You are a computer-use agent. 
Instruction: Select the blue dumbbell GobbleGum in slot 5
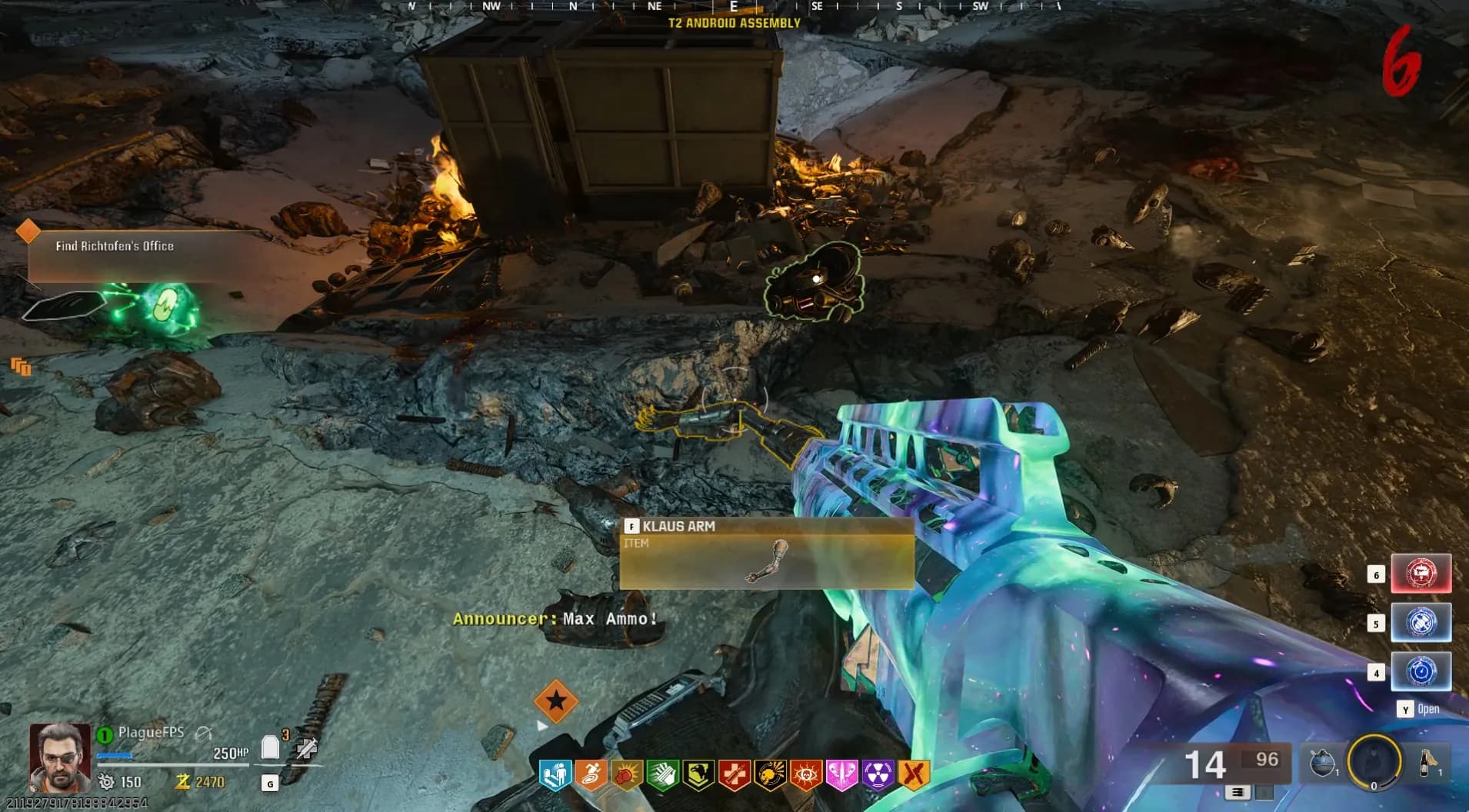(x=1421, y=622)
